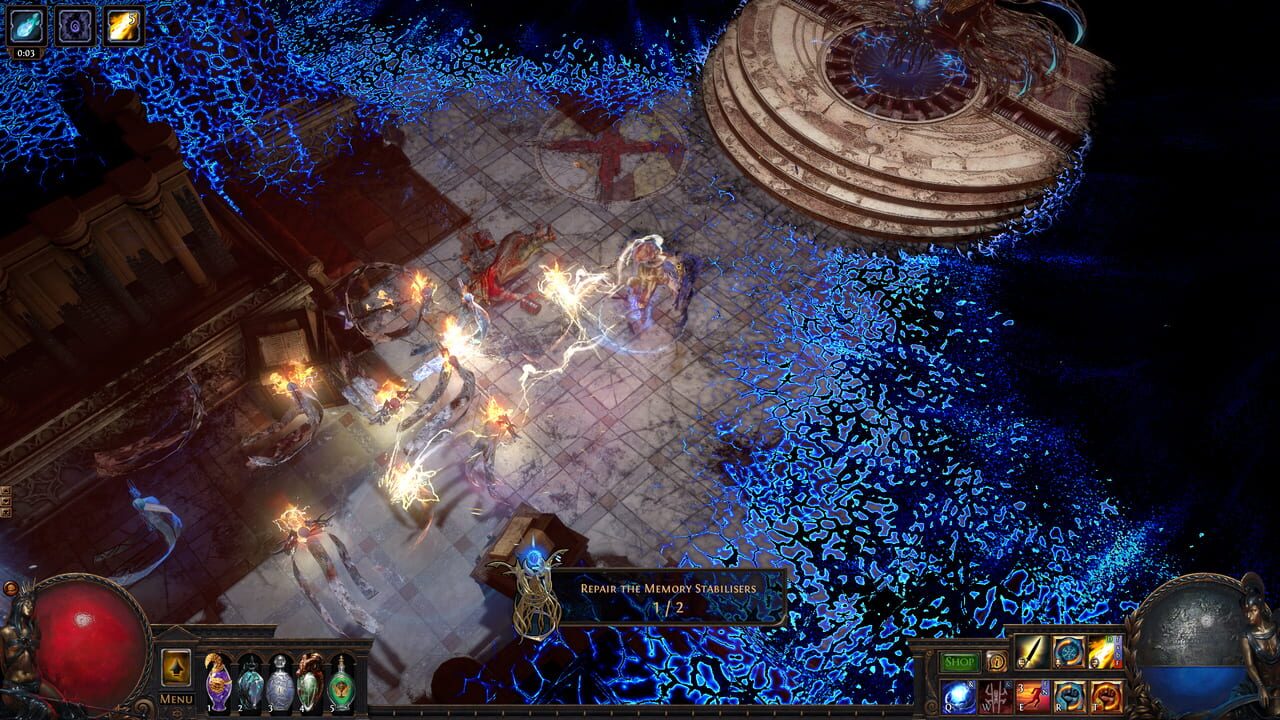1280x720 pixels.
Task: Click the gold info icon beside Shop
Action: 996,662
